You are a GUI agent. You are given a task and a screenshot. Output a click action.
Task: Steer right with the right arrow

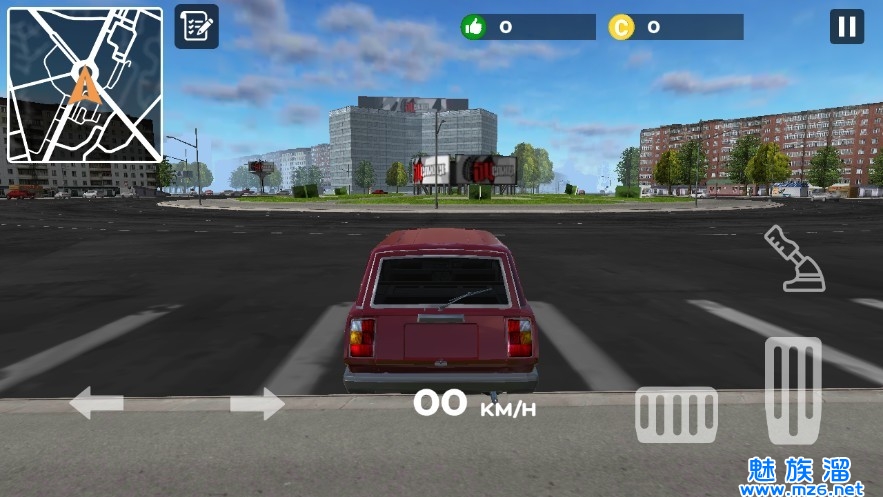[x=257, y=404]
